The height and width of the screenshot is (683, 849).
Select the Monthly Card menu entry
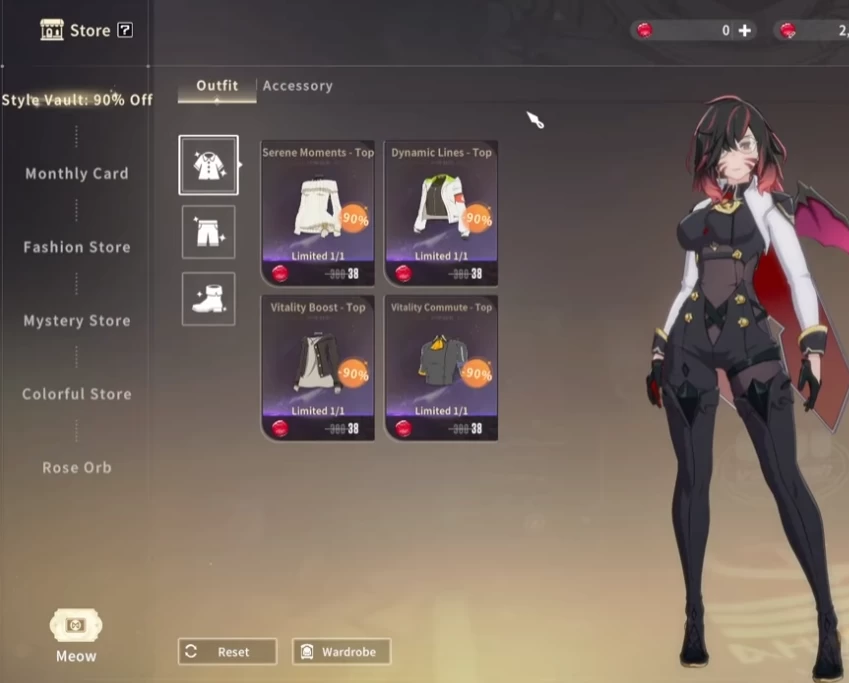pos(77,174)
